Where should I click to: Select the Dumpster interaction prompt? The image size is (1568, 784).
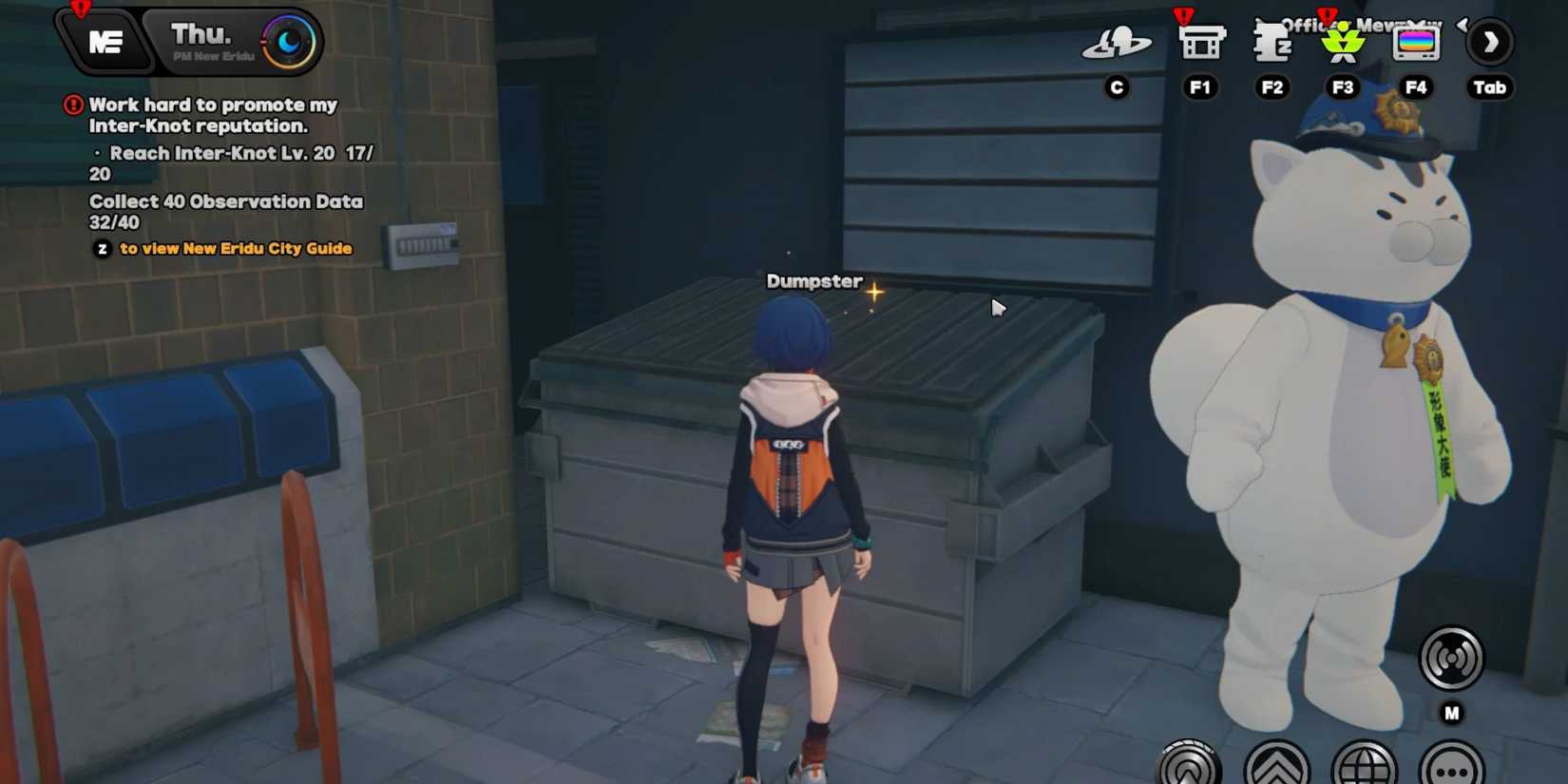tap(814, 281)
